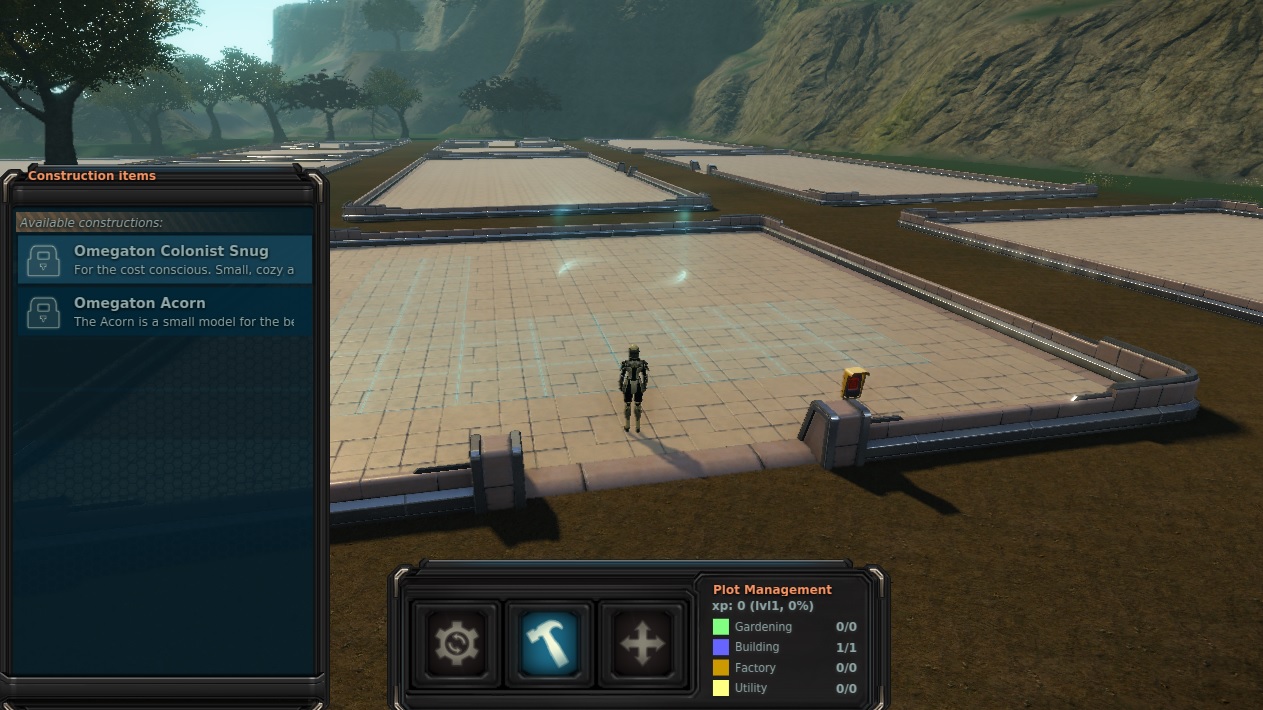1263x710 pixels.
Task: Select the Omegaton Colonist Snug construction
Action: pos(165,260)
